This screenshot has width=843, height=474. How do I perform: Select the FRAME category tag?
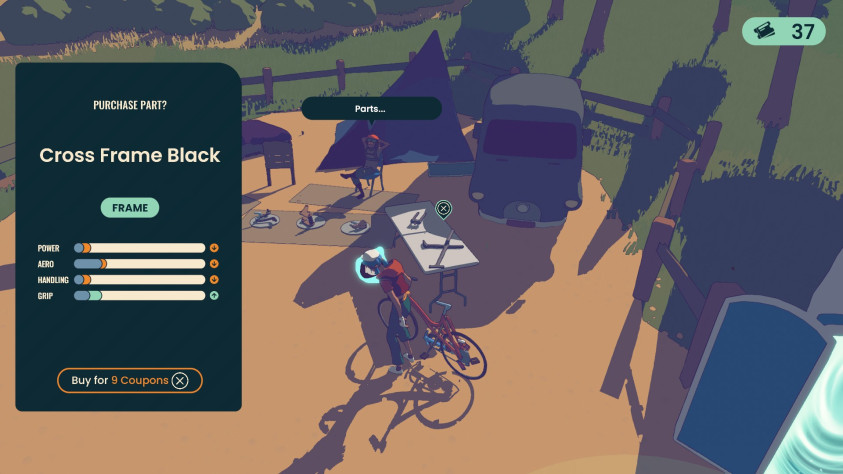pyautogui.click(x=130, y=208)
